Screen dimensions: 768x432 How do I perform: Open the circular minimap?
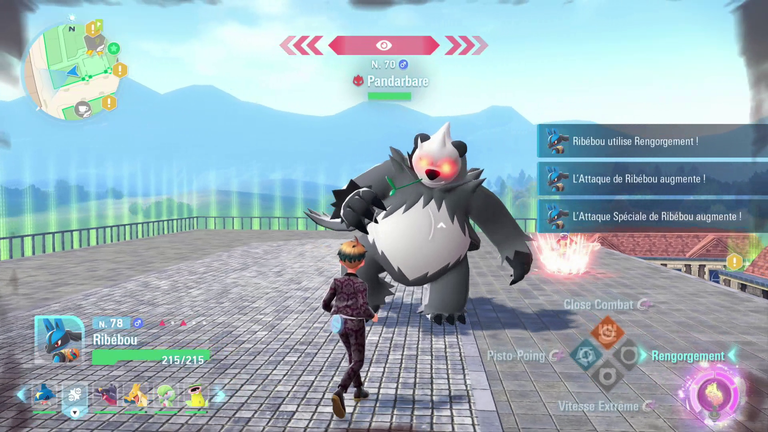coord(69,70)
